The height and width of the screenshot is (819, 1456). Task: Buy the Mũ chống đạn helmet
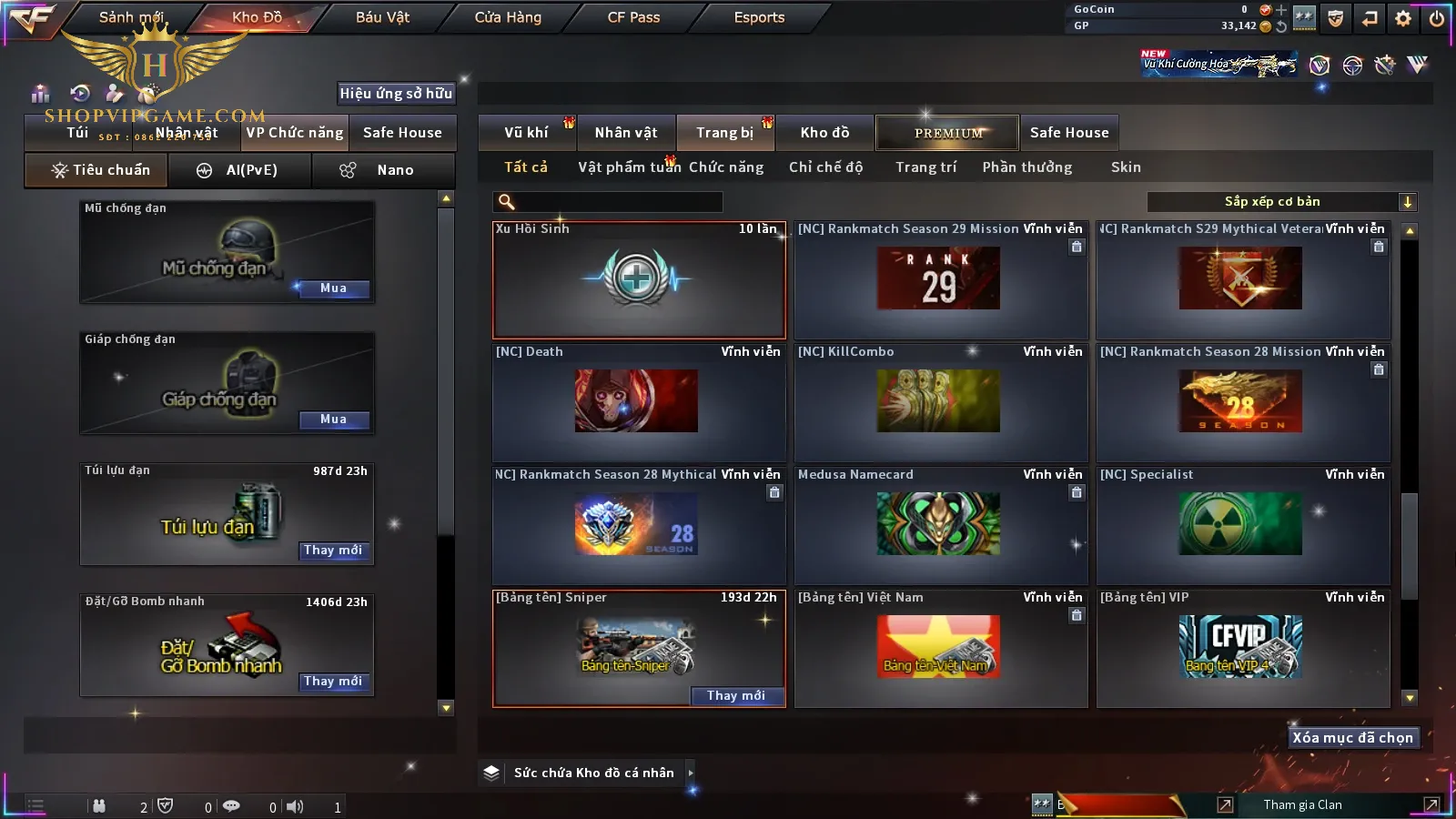click(x=333, y=288)
